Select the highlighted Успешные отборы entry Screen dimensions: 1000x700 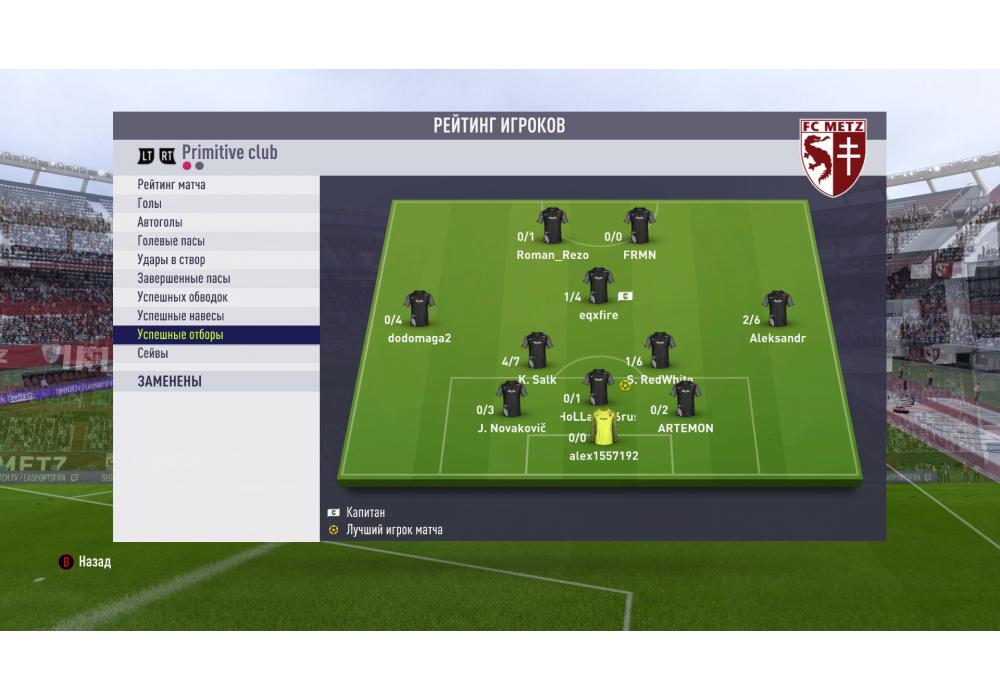coord(180,335)
